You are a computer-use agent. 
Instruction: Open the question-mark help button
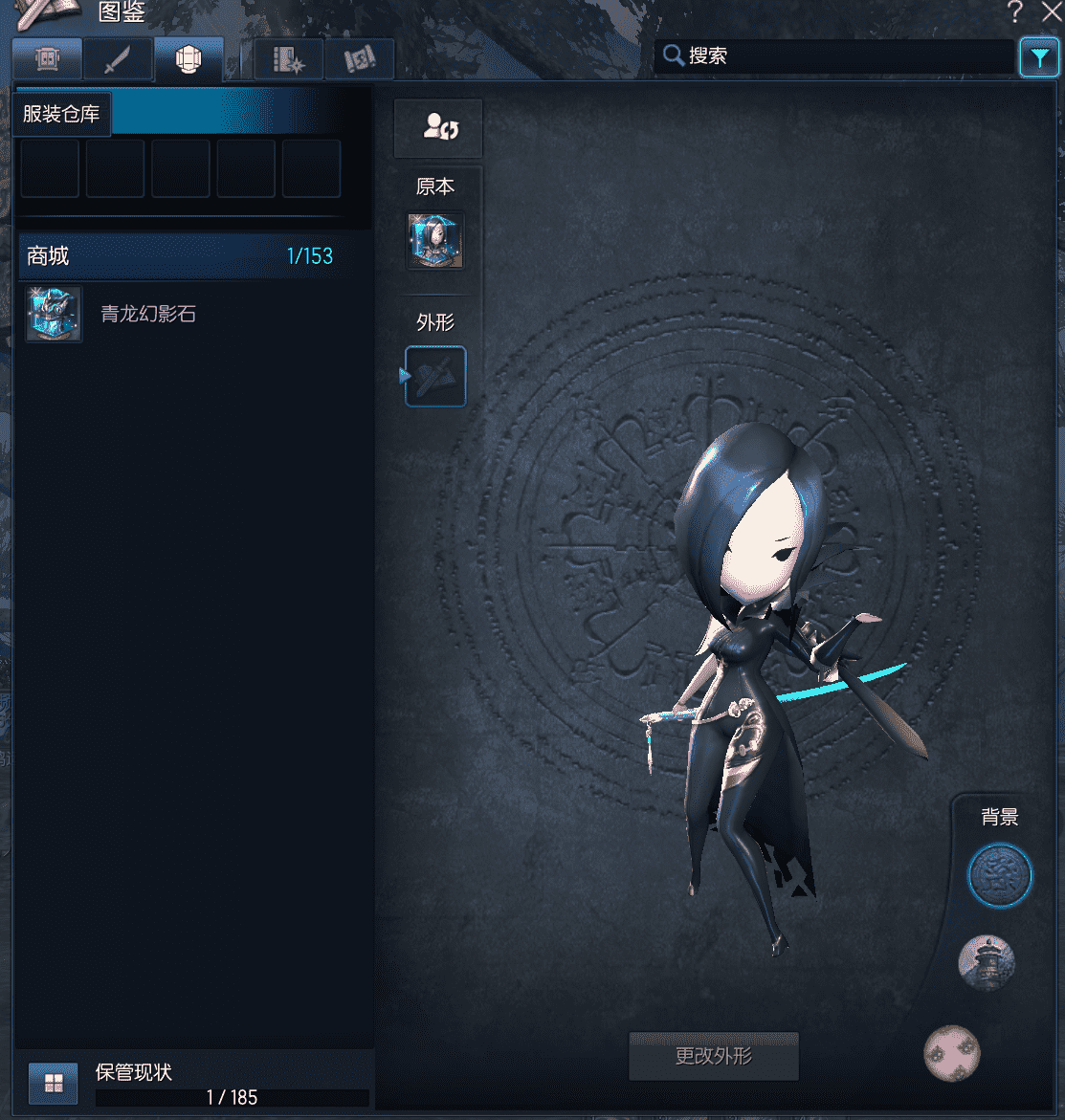pos(1015,12)
